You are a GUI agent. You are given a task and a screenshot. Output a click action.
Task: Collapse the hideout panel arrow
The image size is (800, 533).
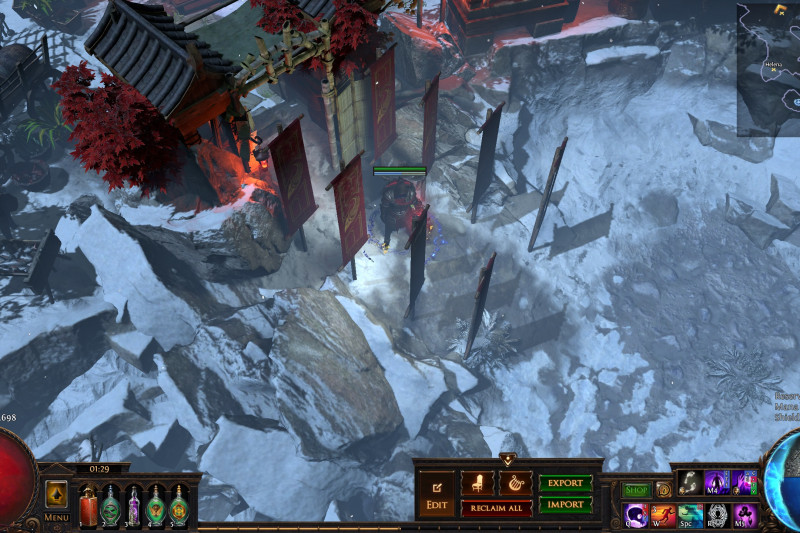tap(507, 460)
